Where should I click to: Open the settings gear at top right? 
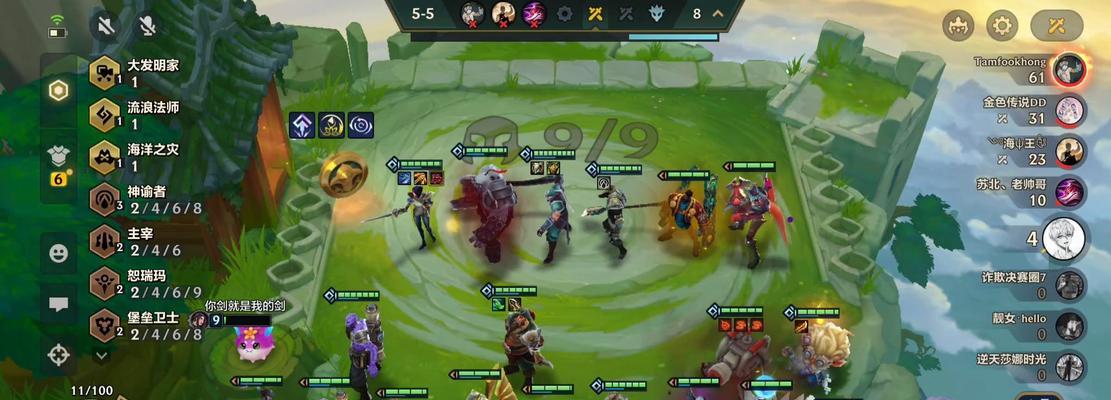coord(1002,25)
